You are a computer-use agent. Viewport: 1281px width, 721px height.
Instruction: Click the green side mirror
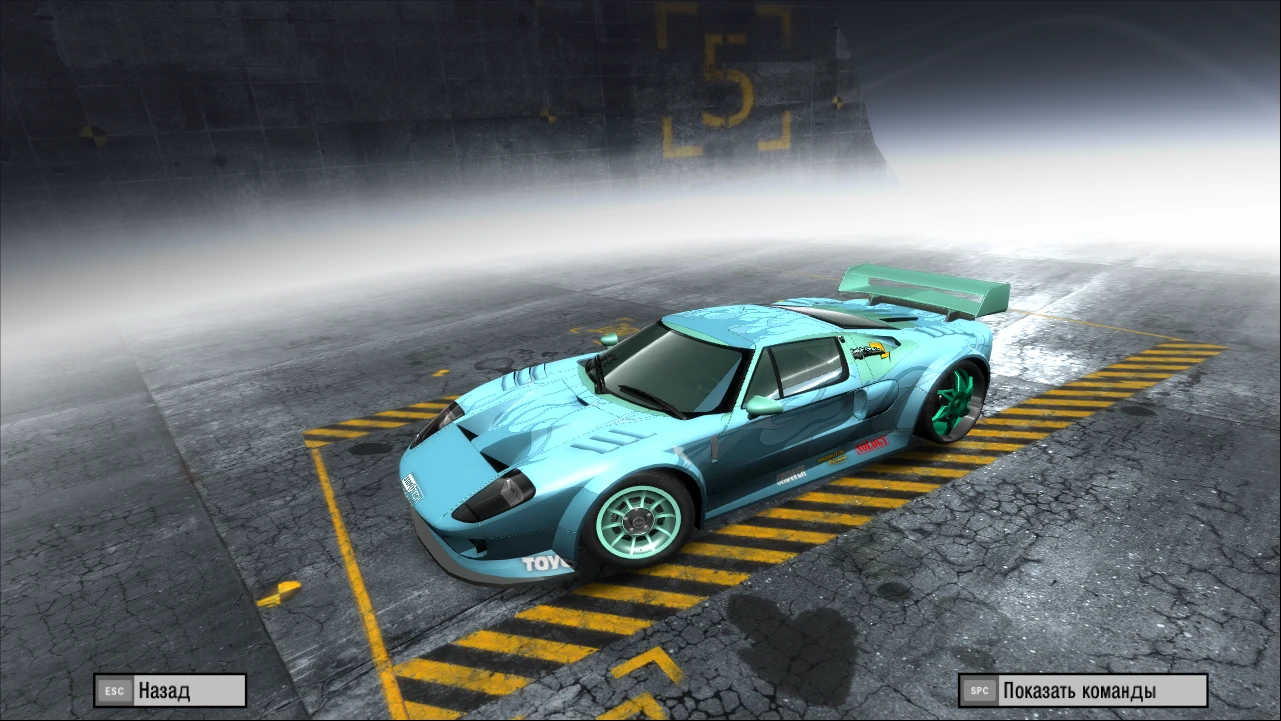(762, 405)
